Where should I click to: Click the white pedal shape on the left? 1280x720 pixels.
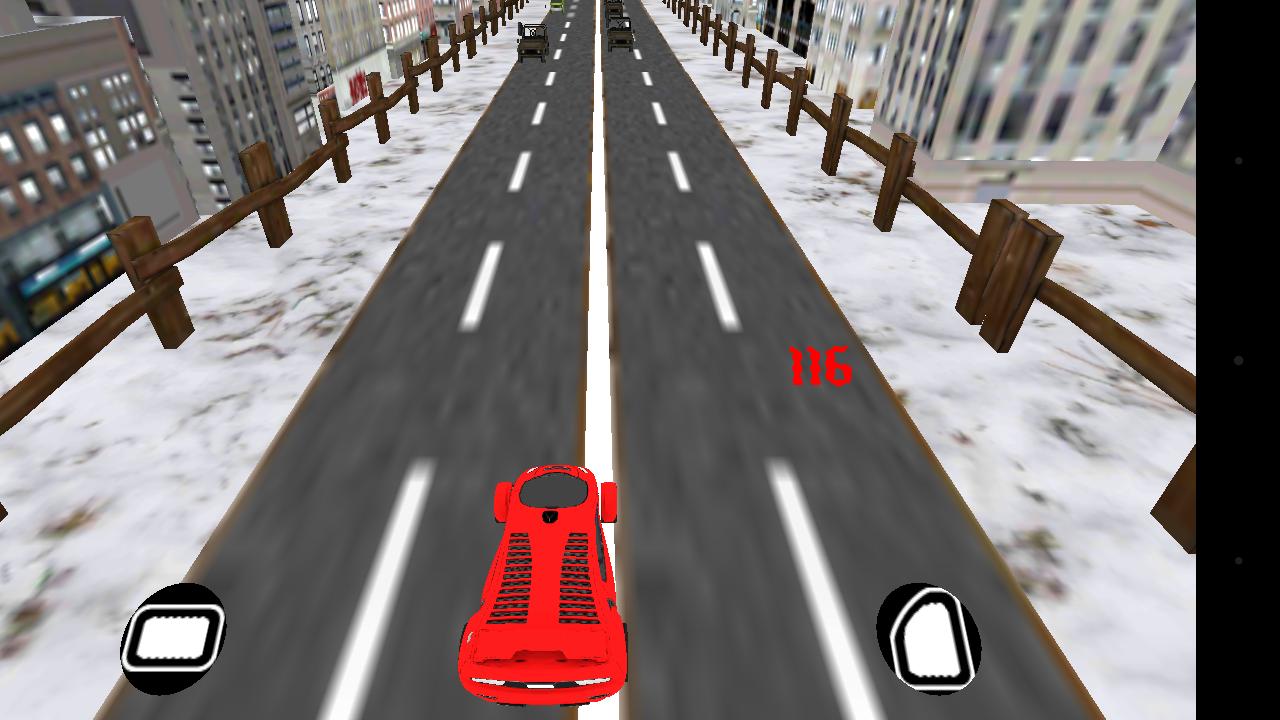click(x=176, y=637)
